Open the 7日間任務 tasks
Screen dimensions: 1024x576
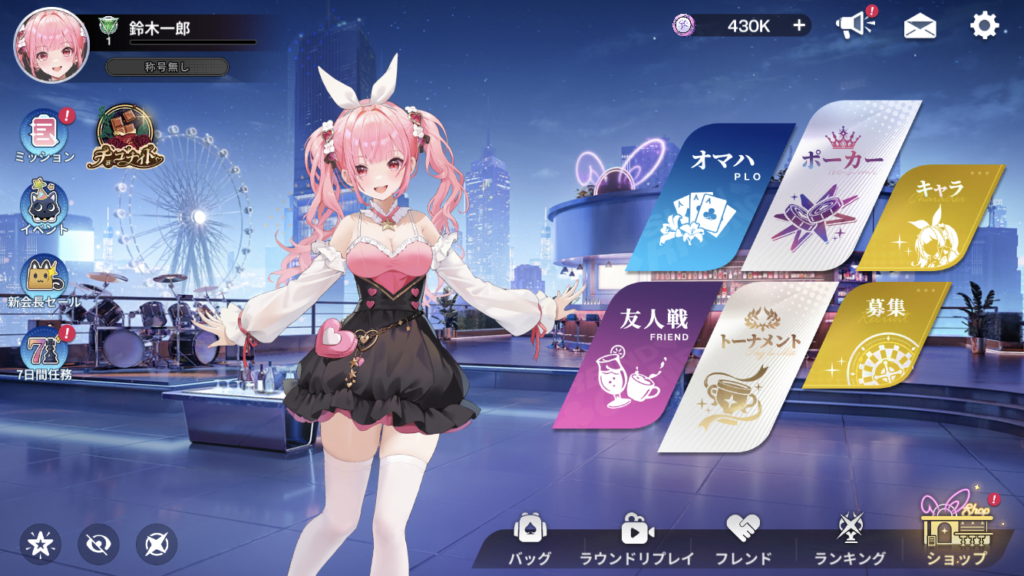pos(45,352)
